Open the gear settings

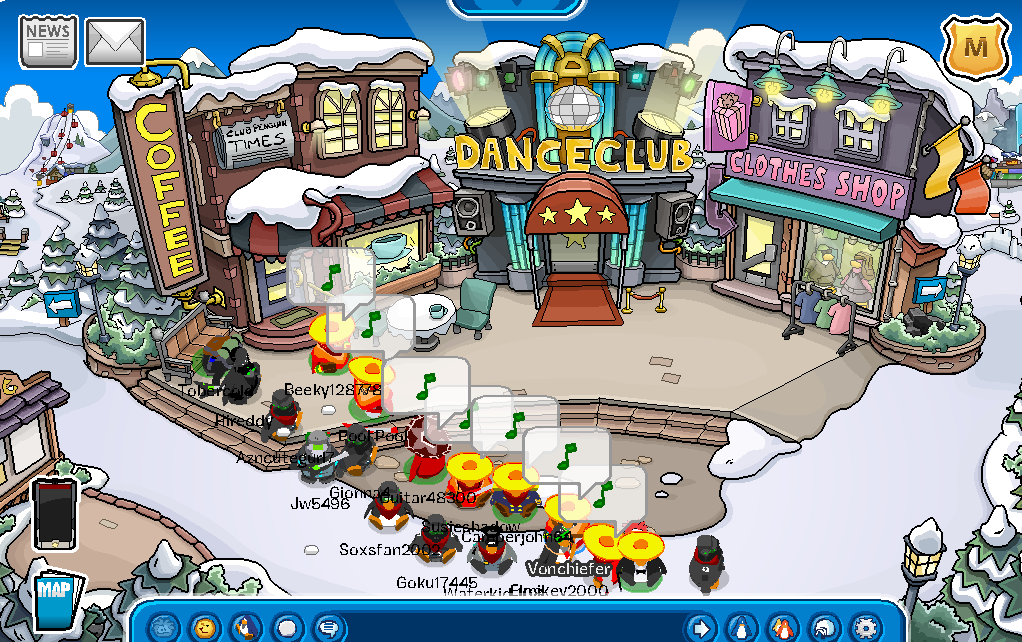pyautogui.click(x=865, y=627)
